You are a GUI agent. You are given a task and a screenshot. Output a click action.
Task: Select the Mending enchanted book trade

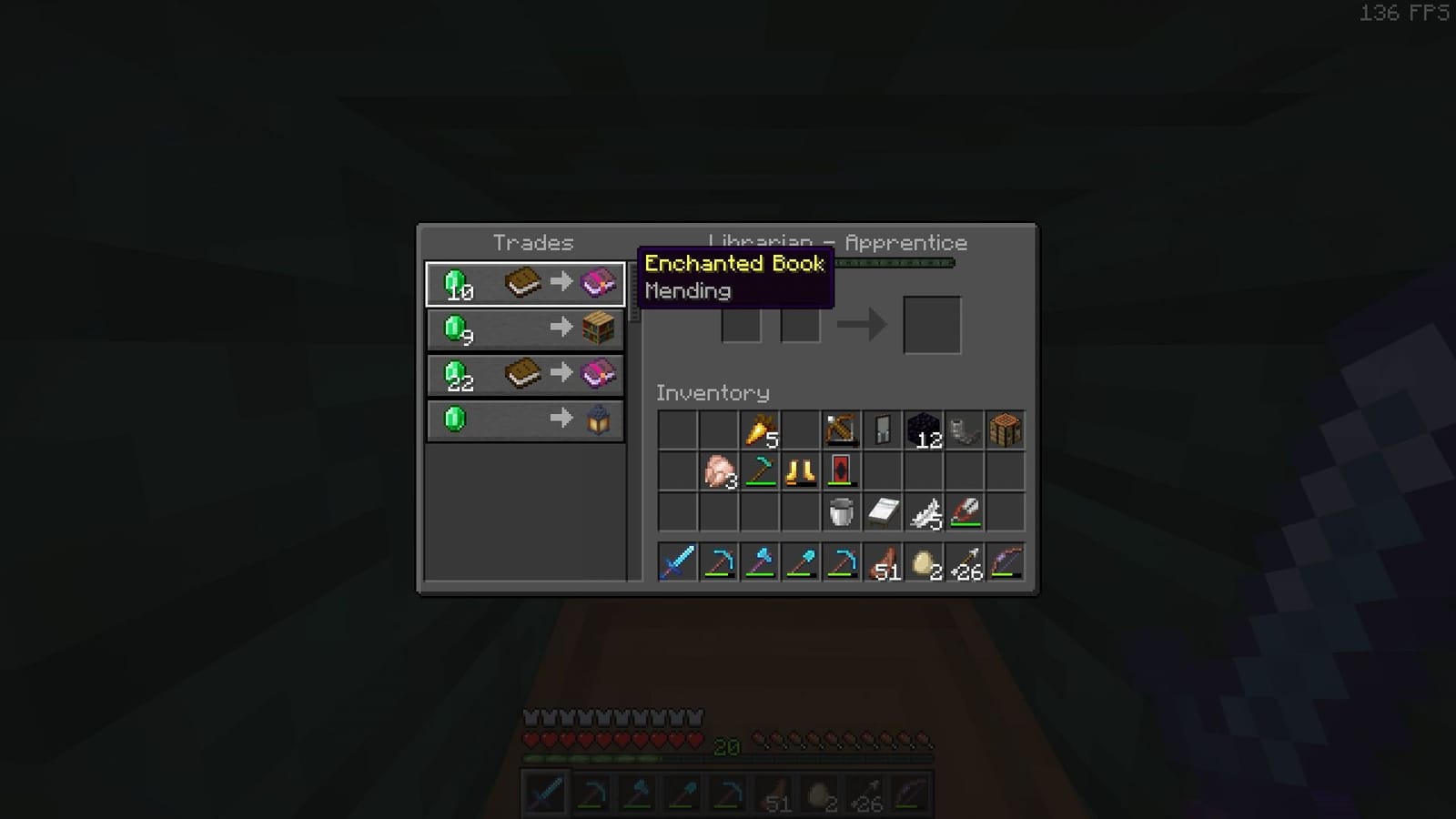pos(525,283)
